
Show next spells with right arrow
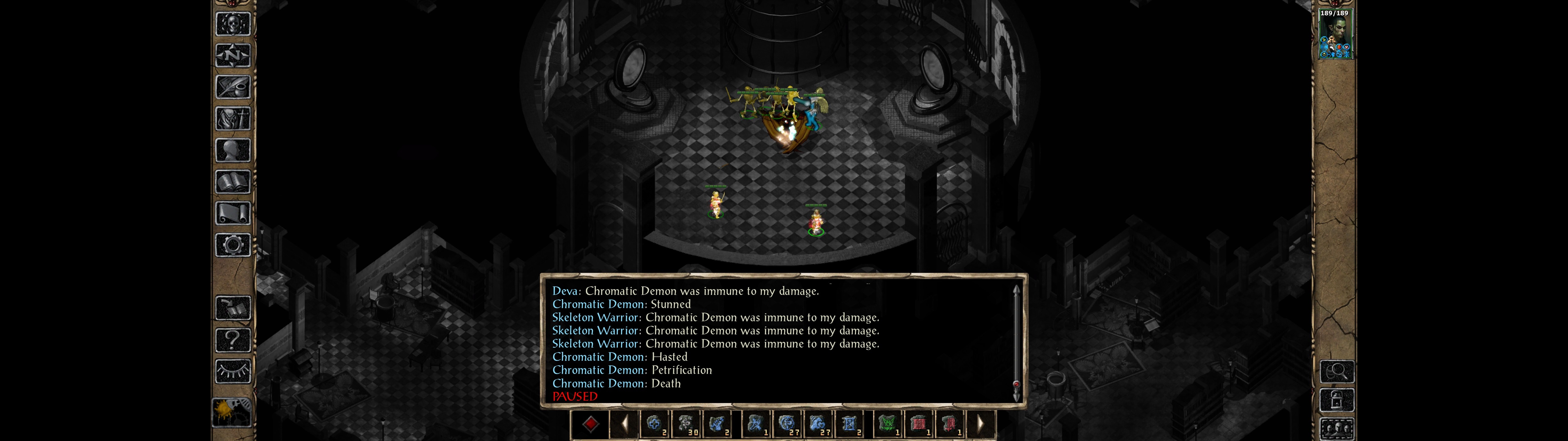click(x=980, y=424)
